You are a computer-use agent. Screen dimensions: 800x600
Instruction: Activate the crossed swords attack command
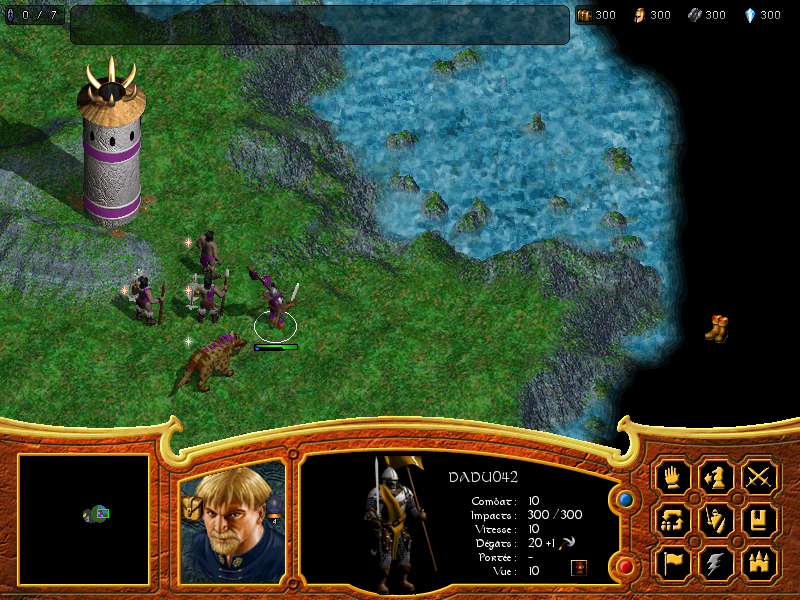click(x=760, y=476)
